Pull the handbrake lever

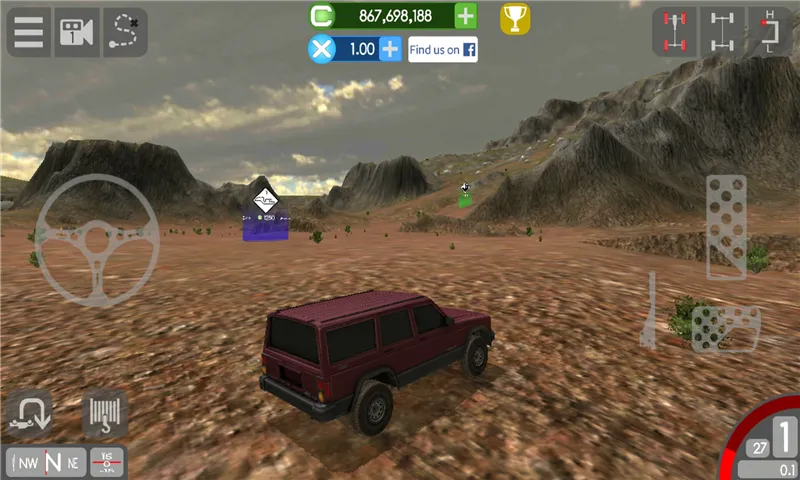(648, 312)
